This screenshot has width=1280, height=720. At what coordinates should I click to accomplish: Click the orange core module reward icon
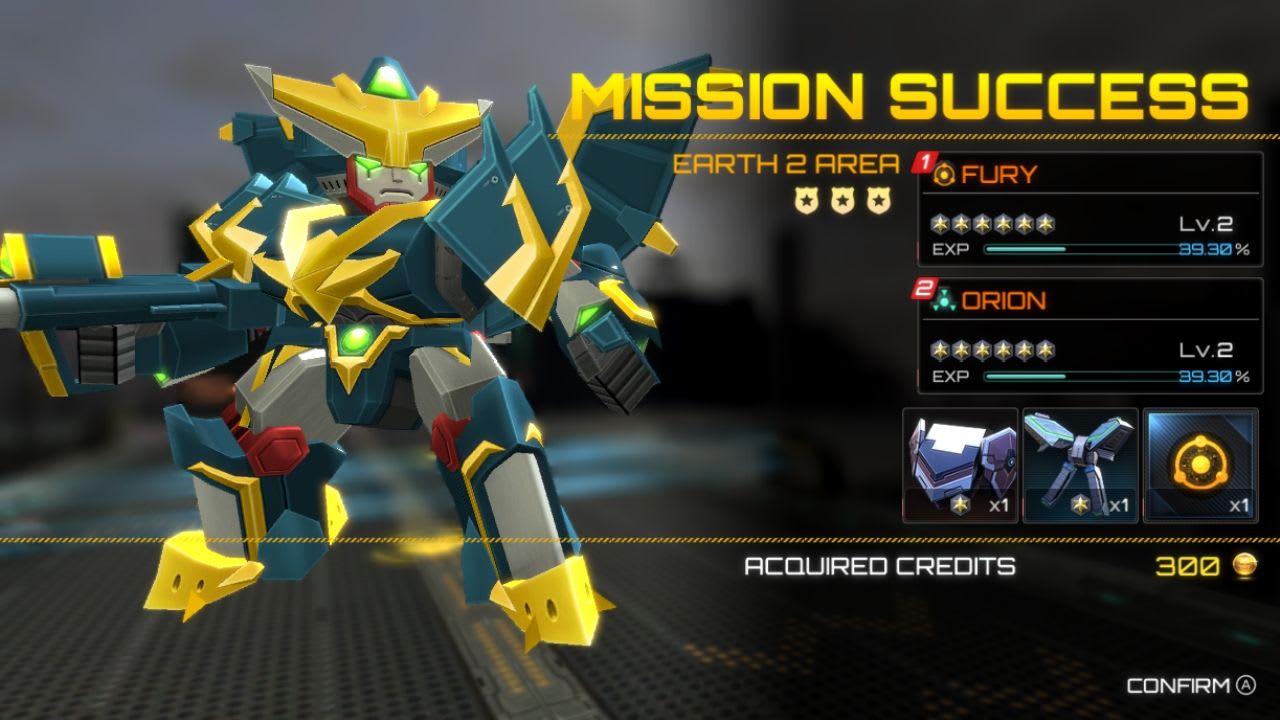pyautogui.click(x=1199, y=462)
